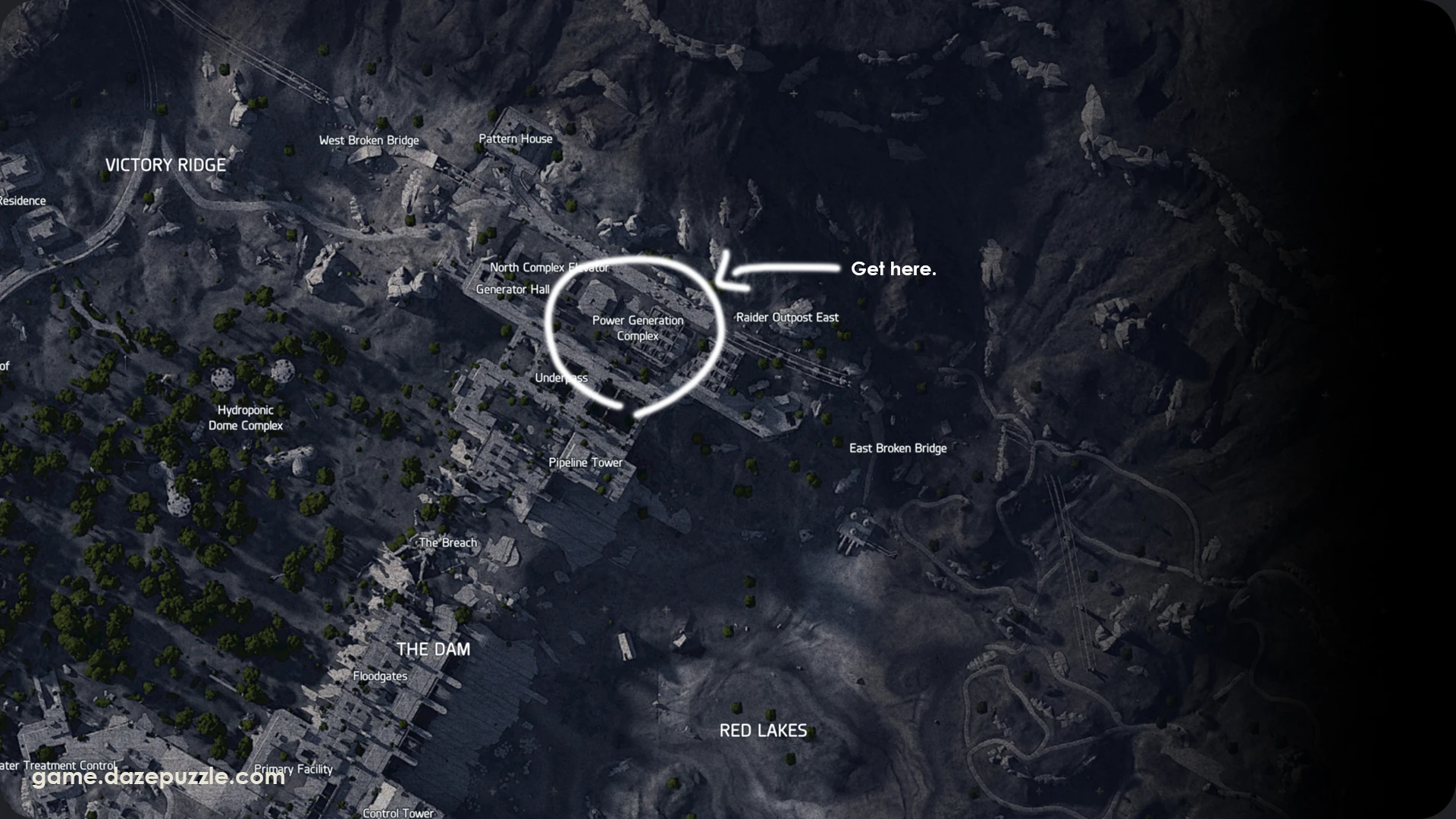This screenshot has height=819, width=1456.
Task: Select the Pipeline Tower location
Action: 585,462
